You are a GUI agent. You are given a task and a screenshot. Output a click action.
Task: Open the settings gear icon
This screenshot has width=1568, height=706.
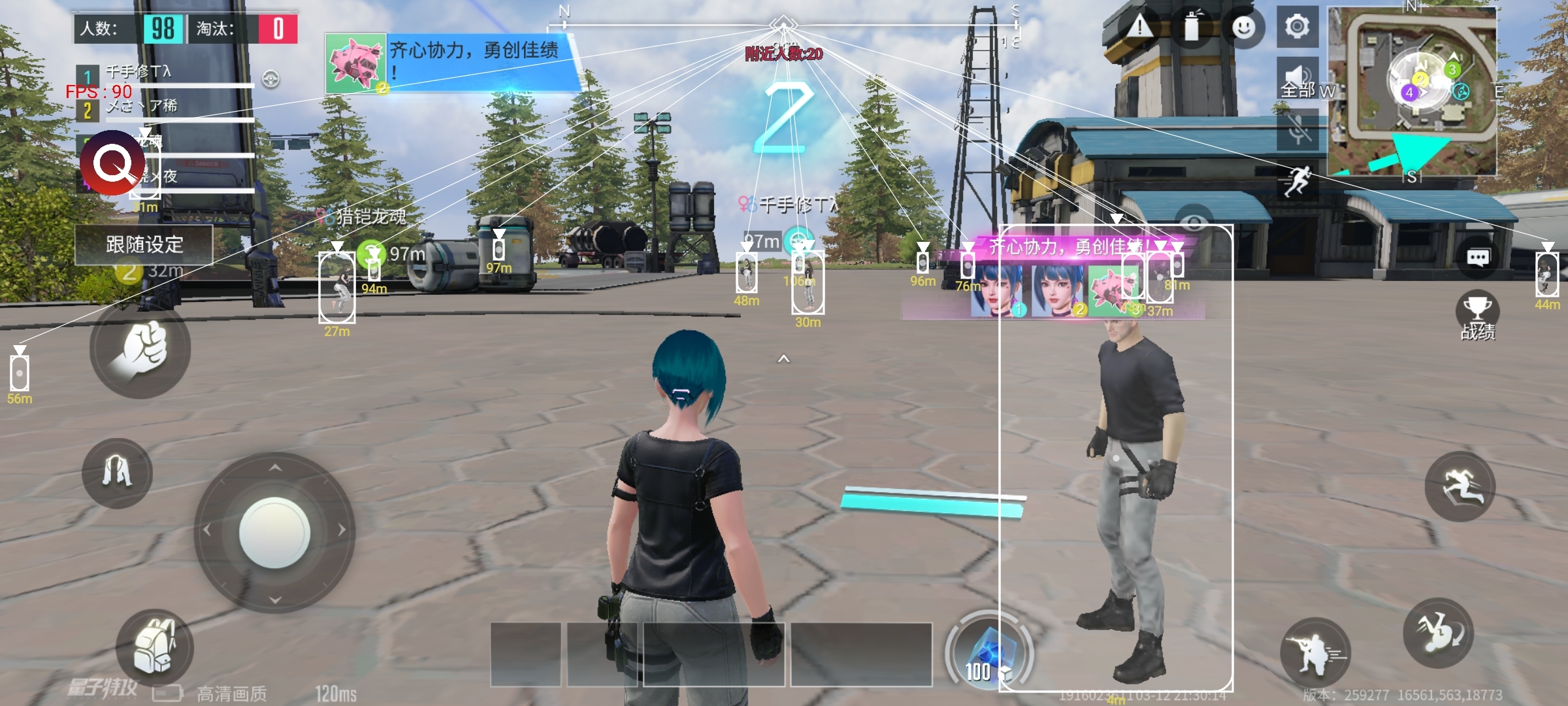click(x=1297, y=27)
